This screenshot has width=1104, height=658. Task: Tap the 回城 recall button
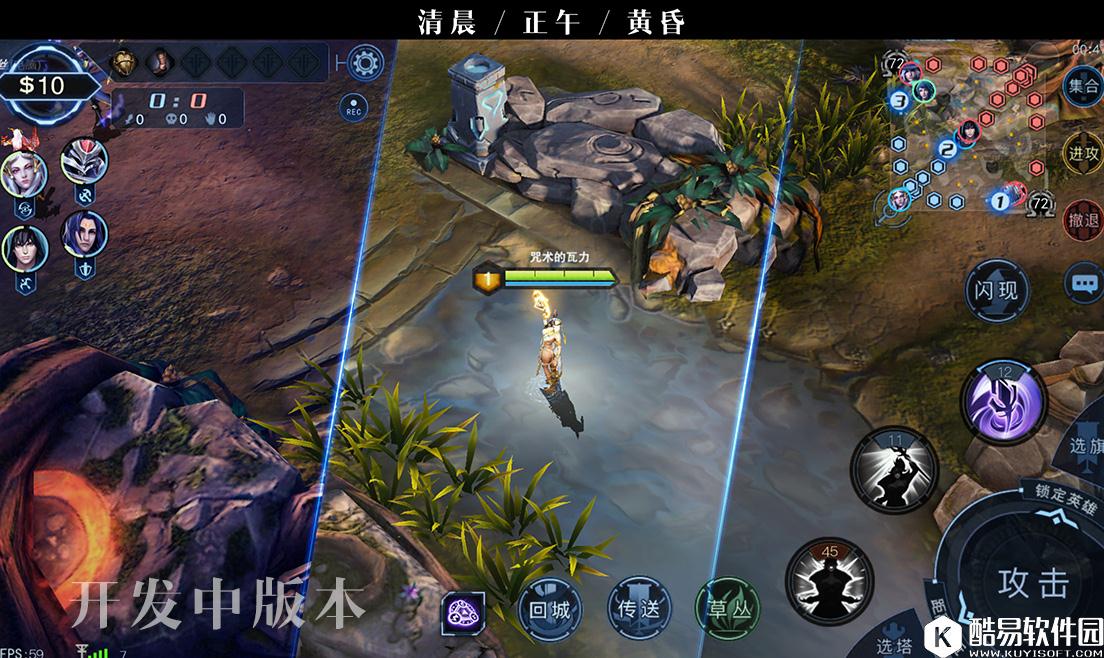[549, 608]
